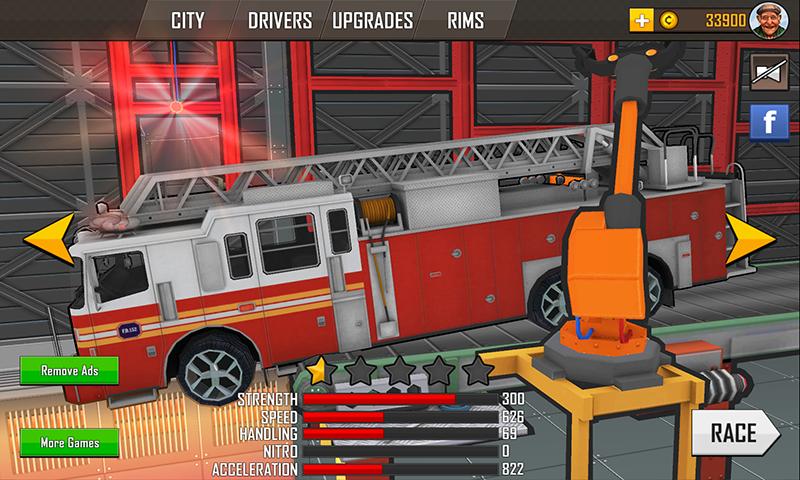
Task: Add more coins with the plus button
Action: pyautogui.click(x=641, y=20)
